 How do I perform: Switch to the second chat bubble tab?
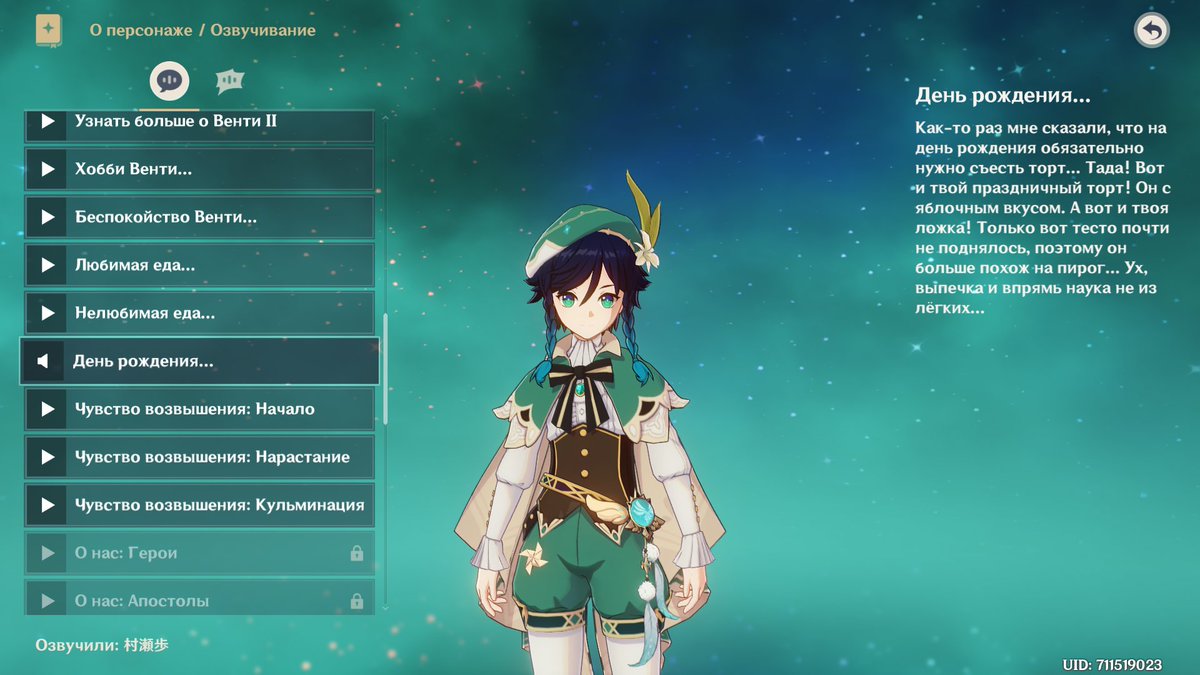pos(230,81)
